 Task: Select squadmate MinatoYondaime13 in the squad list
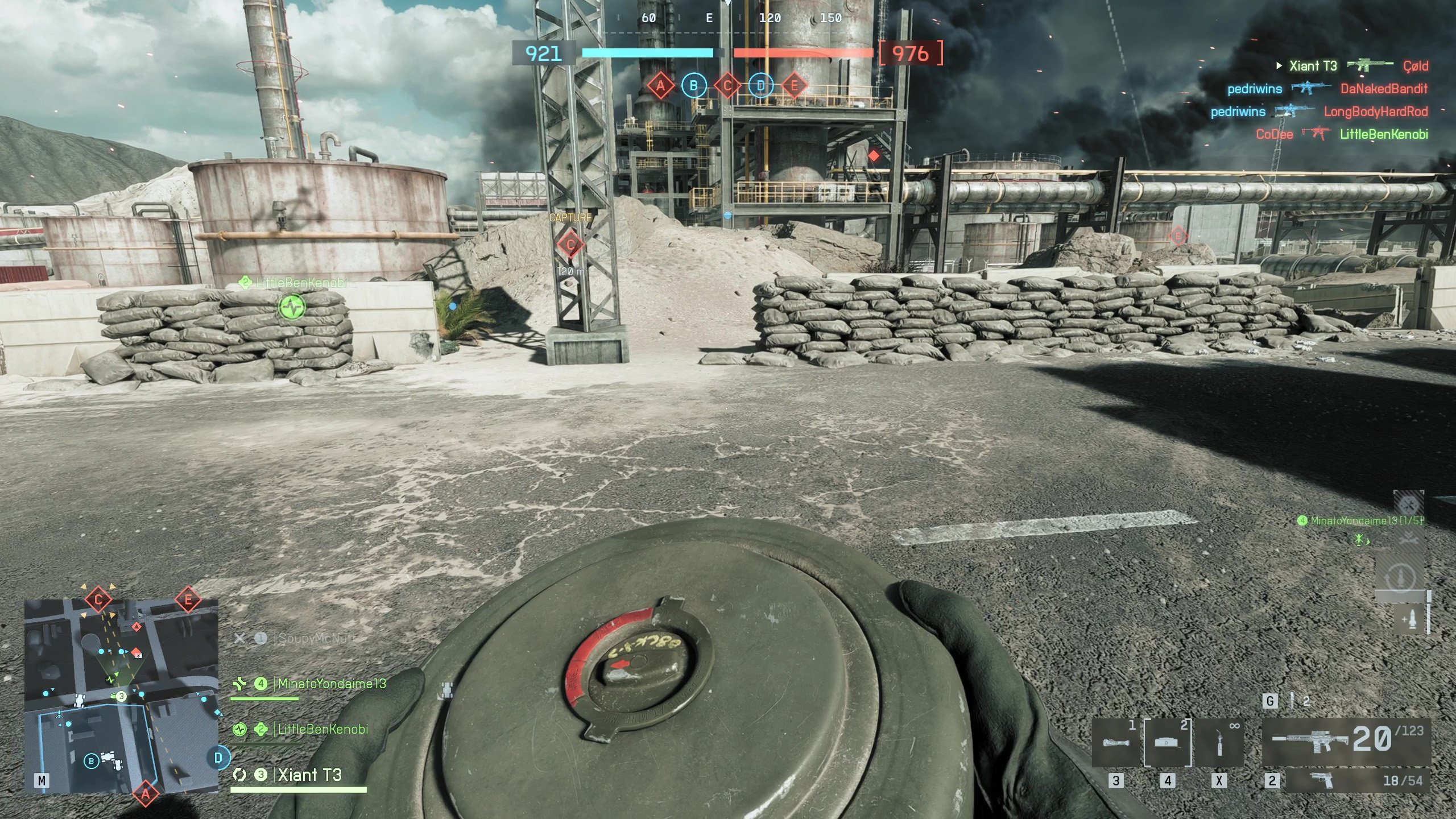click(x=331, y=684)
